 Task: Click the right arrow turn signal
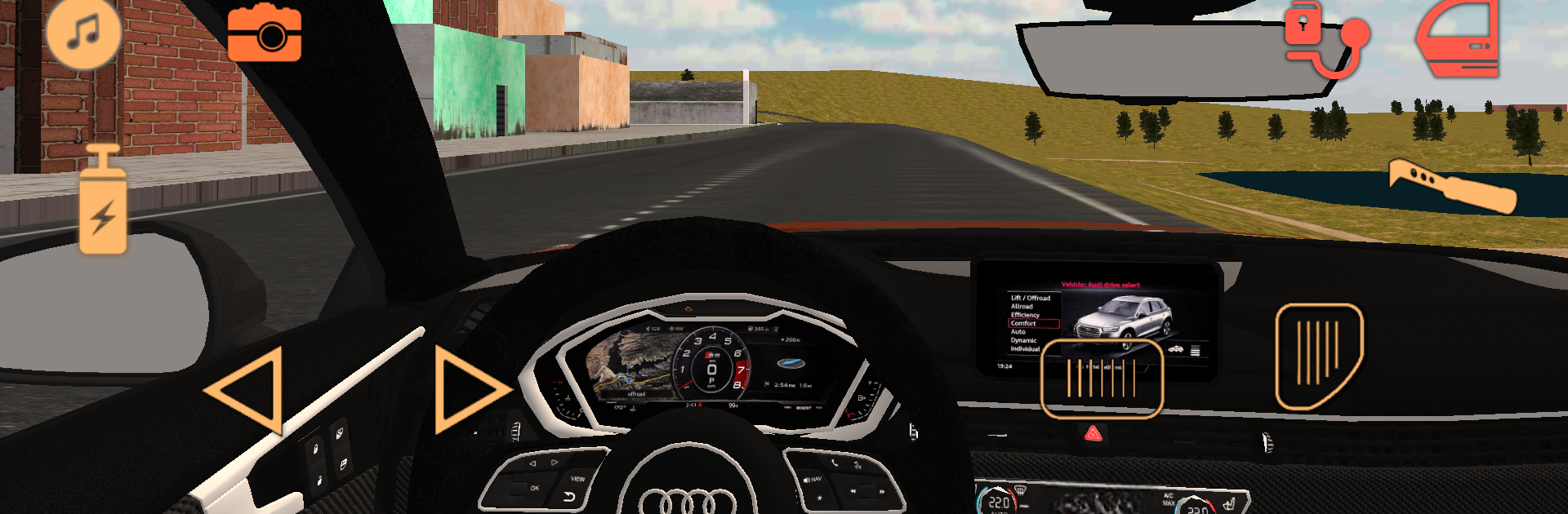point(468,389)
